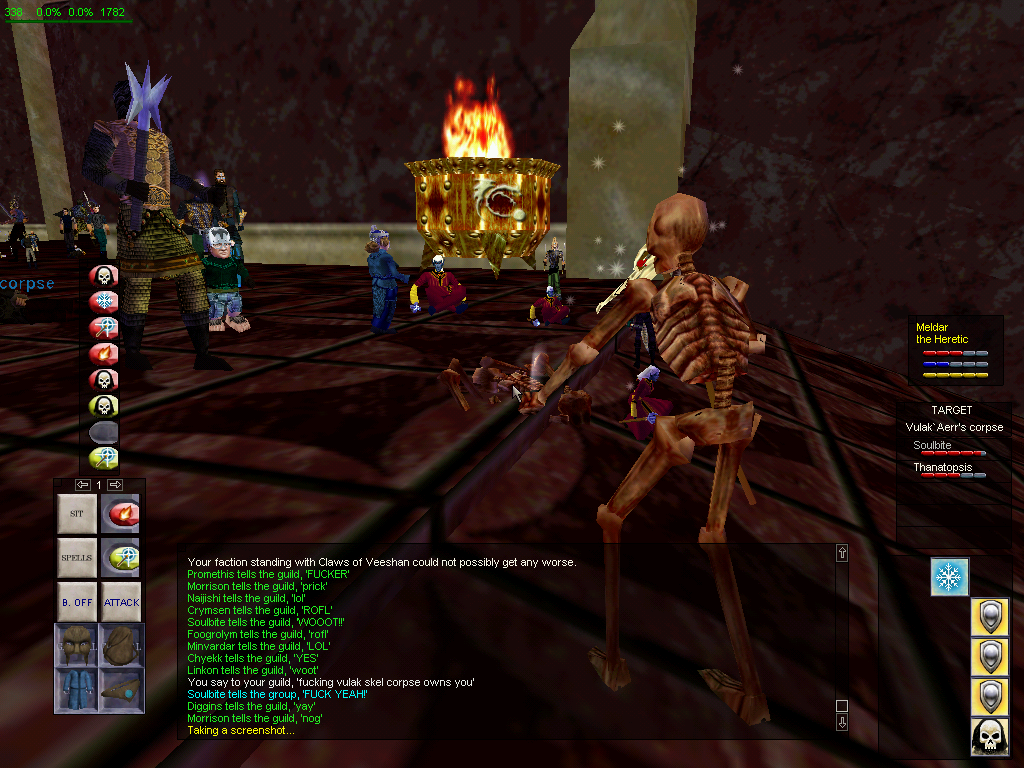Click the SIT hotbar button

[77, 514]
